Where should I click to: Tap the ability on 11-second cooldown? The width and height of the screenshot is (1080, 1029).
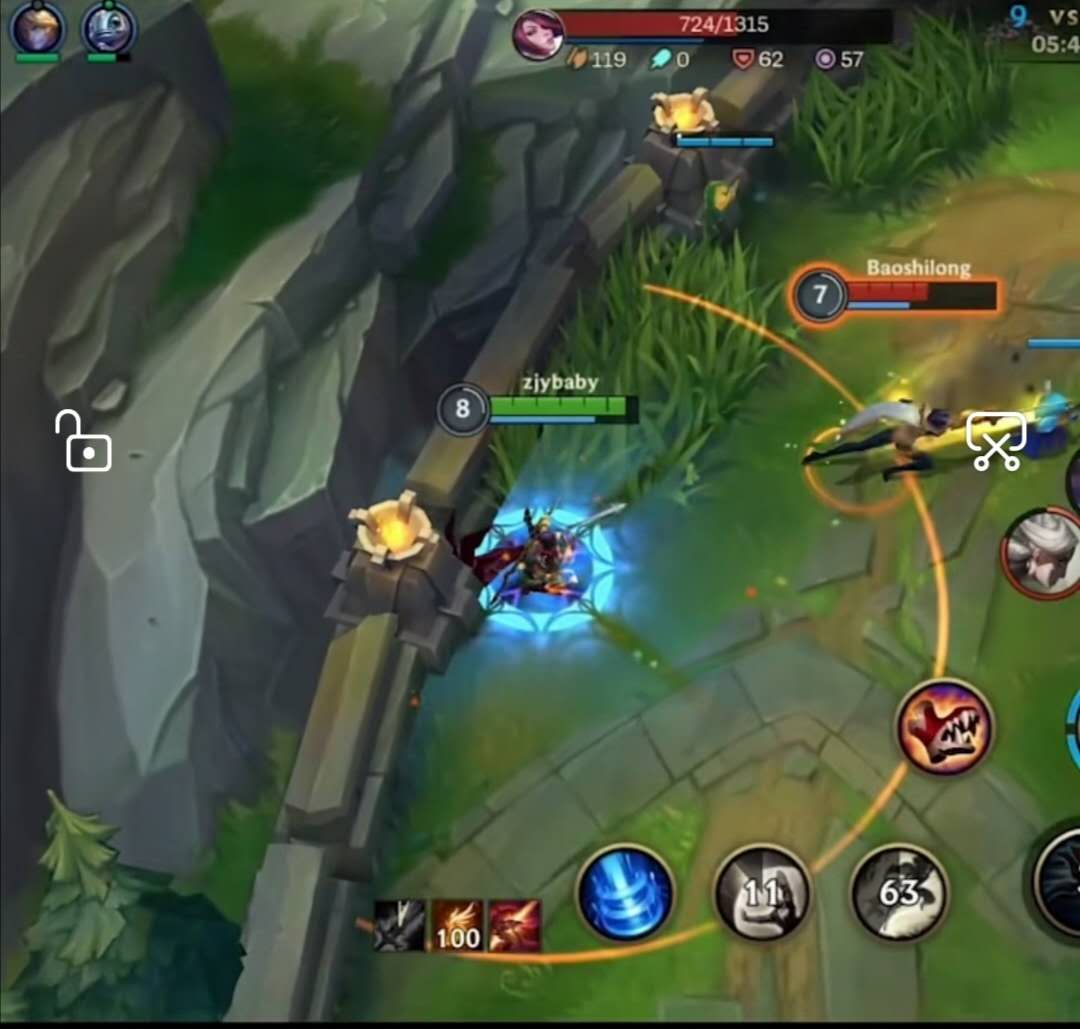[x=762, y=893]
